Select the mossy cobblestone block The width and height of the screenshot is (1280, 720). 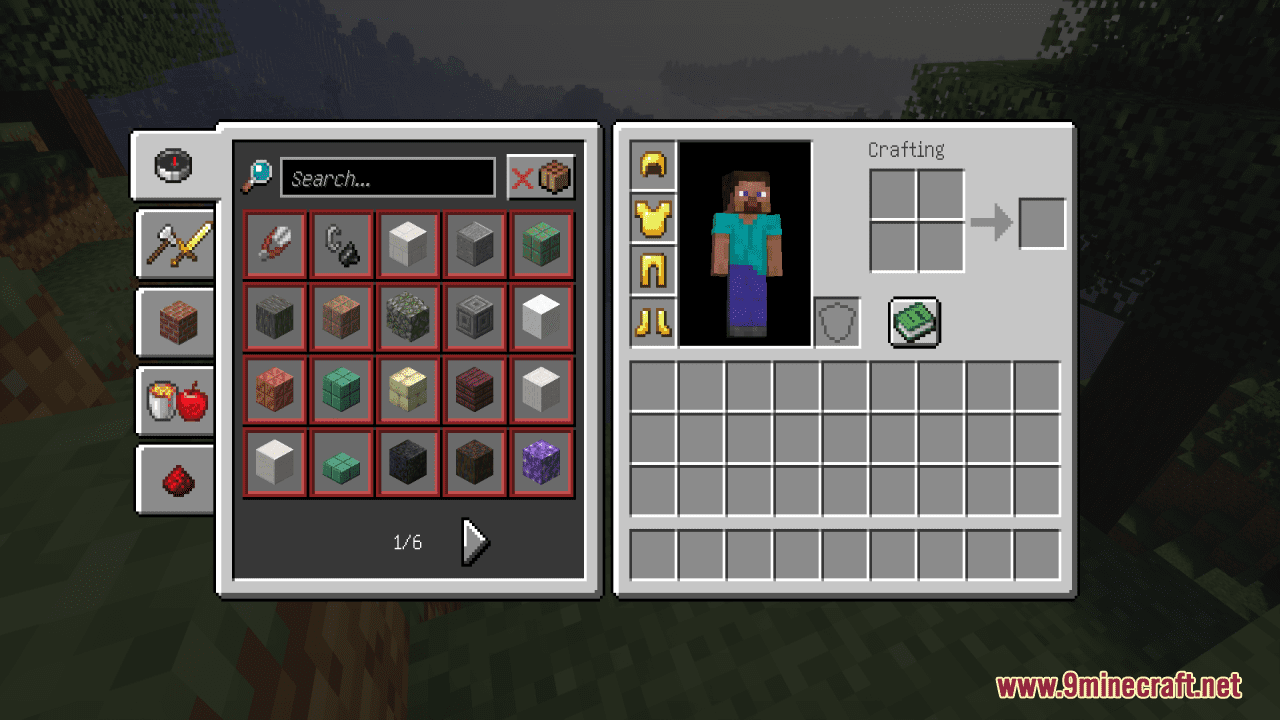pyautogui.click(x=408, y=317)
